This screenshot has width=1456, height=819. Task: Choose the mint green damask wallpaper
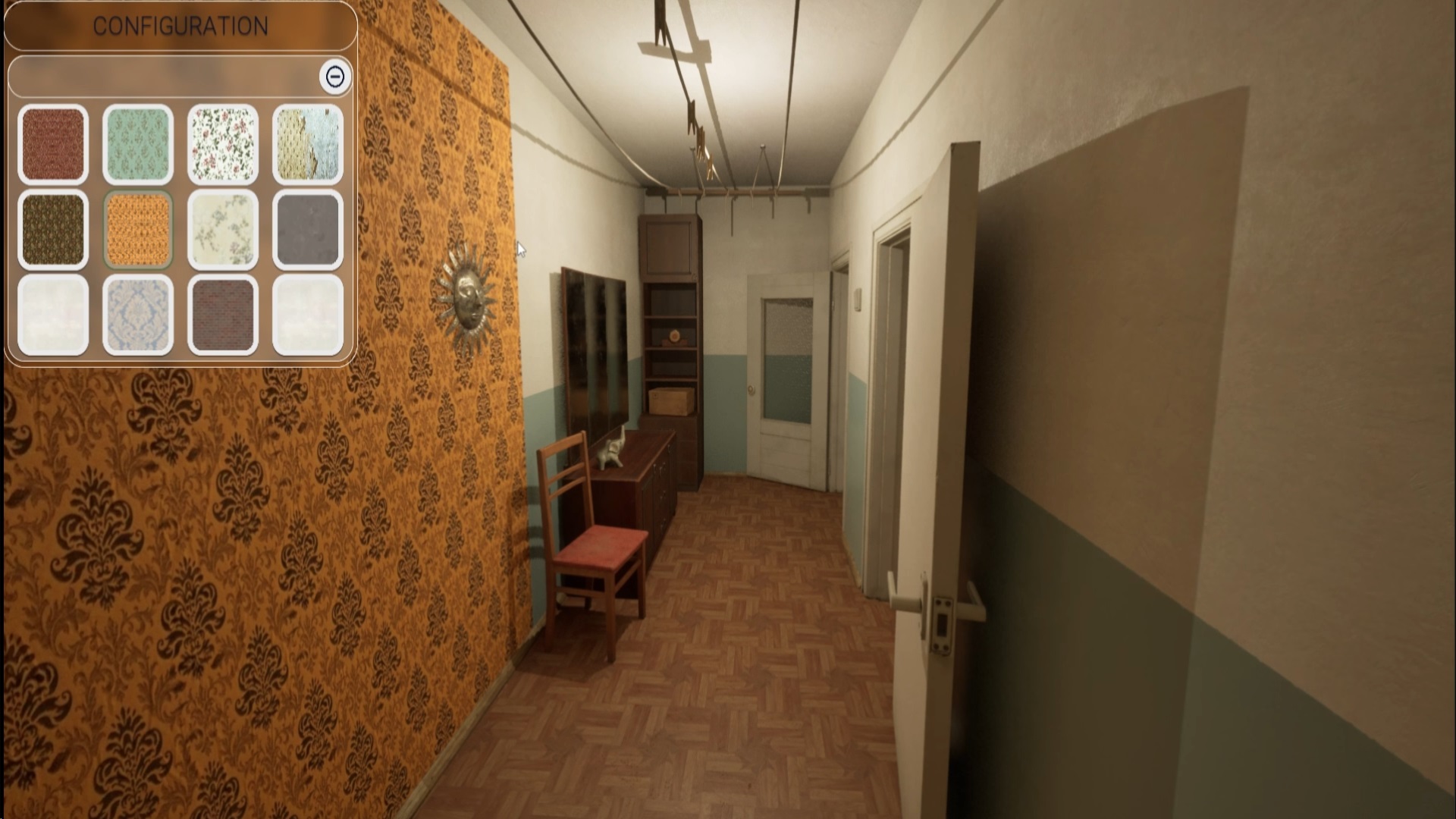pos(138,144)
